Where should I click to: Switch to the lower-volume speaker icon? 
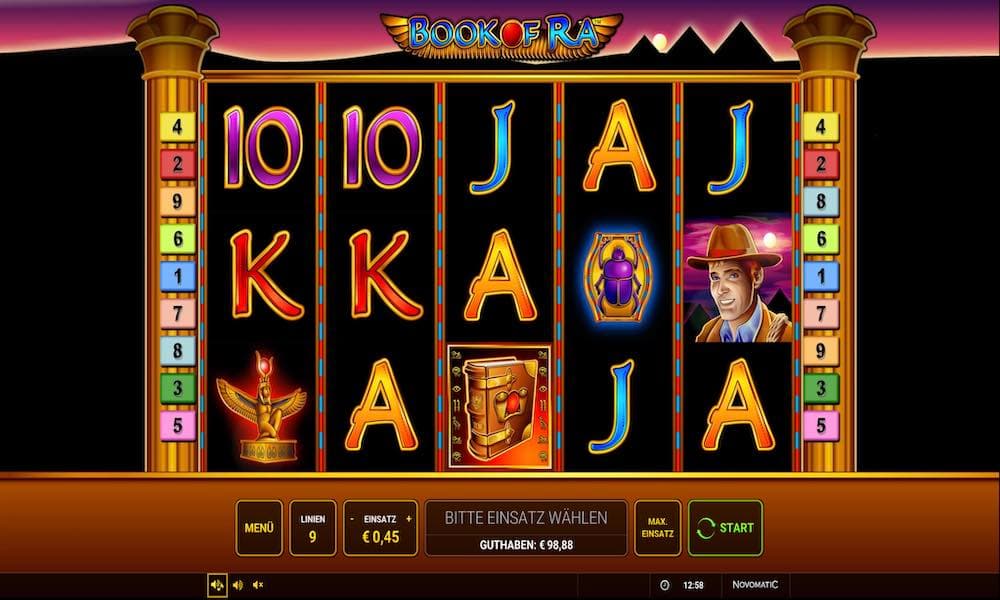[x=238, y=585]
